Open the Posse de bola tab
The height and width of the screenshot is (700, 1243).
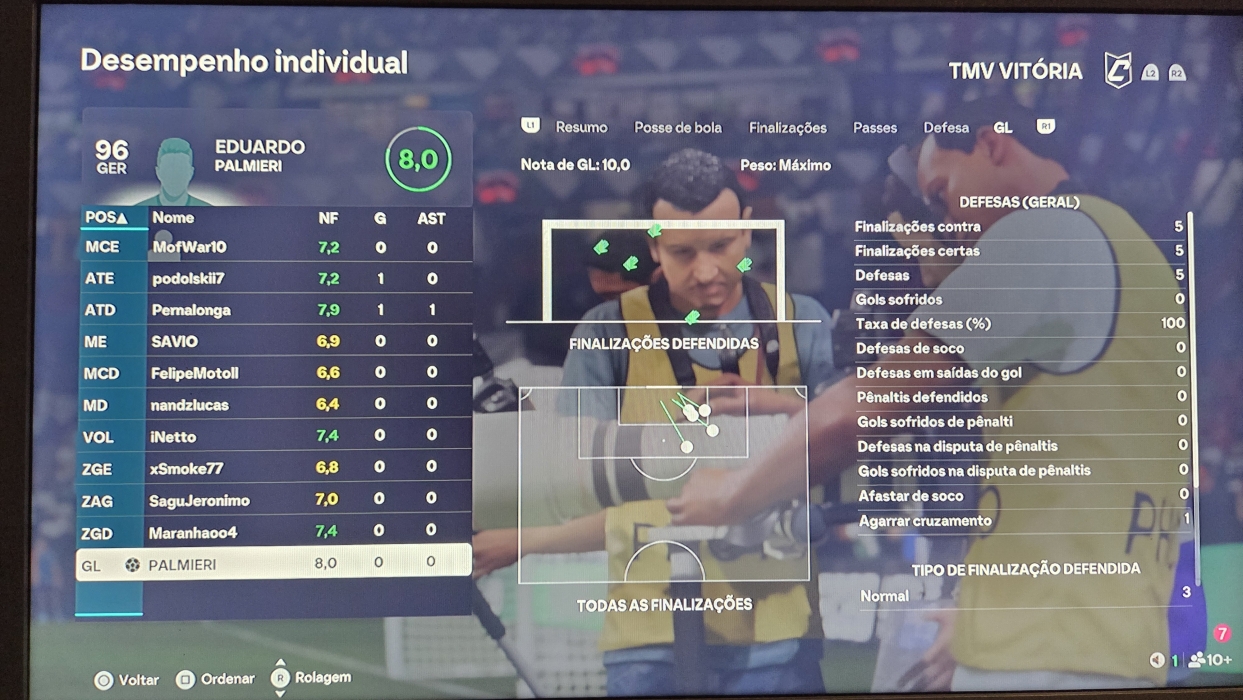677,127
